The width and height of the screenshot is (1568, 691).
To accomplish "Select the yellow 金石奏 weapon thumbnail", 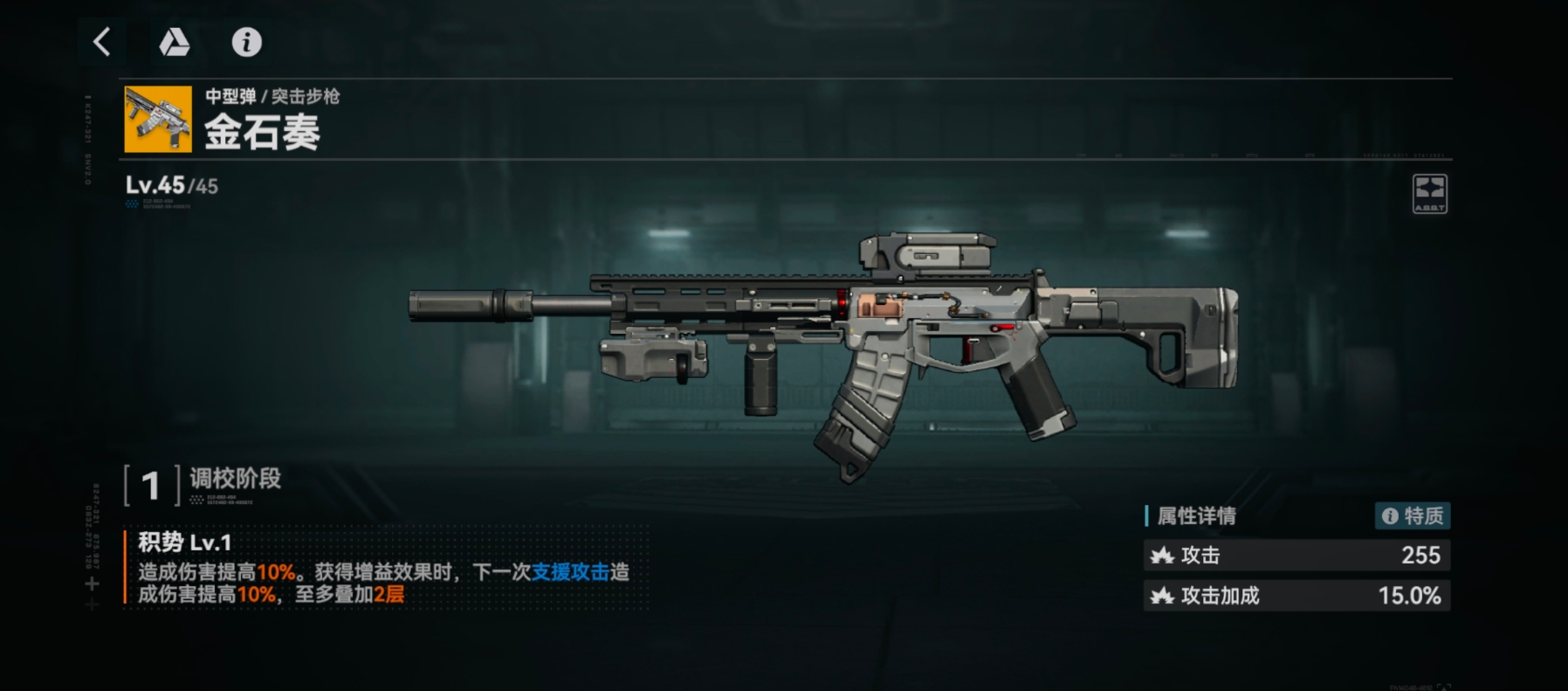I will pyautogui.click(x=157, y=121).
